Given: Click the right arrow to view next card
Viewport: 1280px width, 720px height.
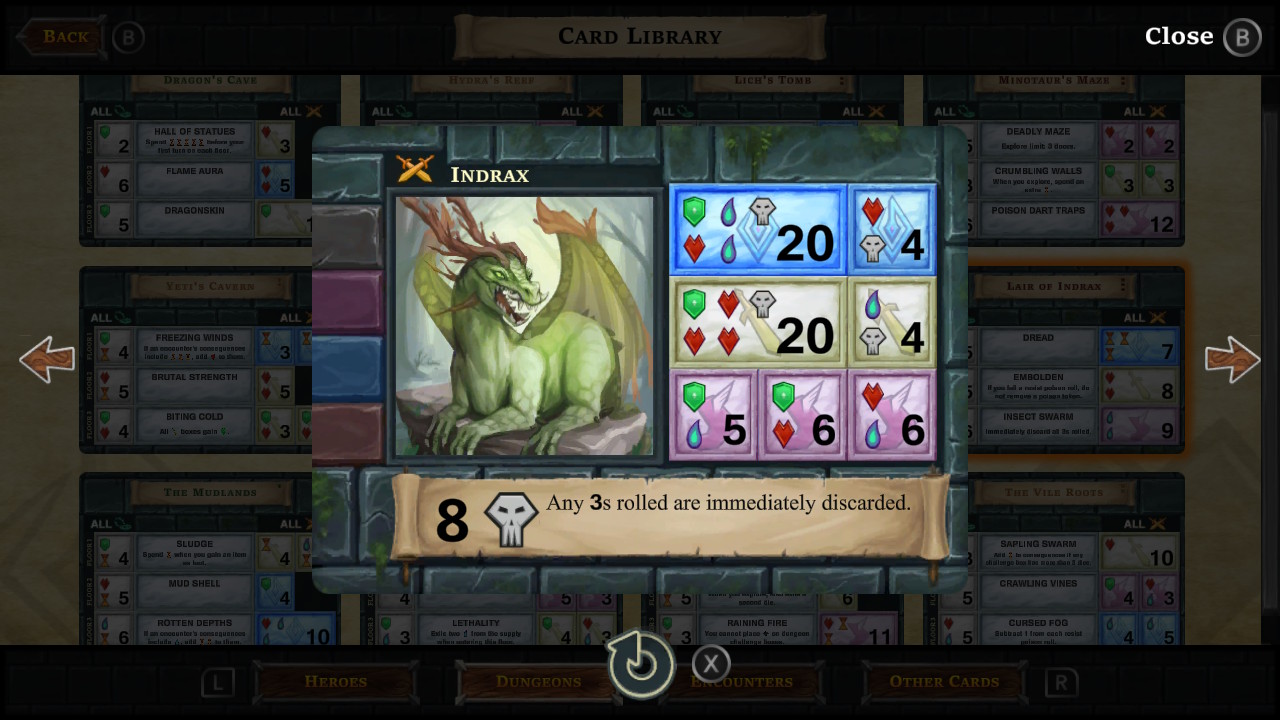Looking at the screenshot, I should tap(1233, 359).
